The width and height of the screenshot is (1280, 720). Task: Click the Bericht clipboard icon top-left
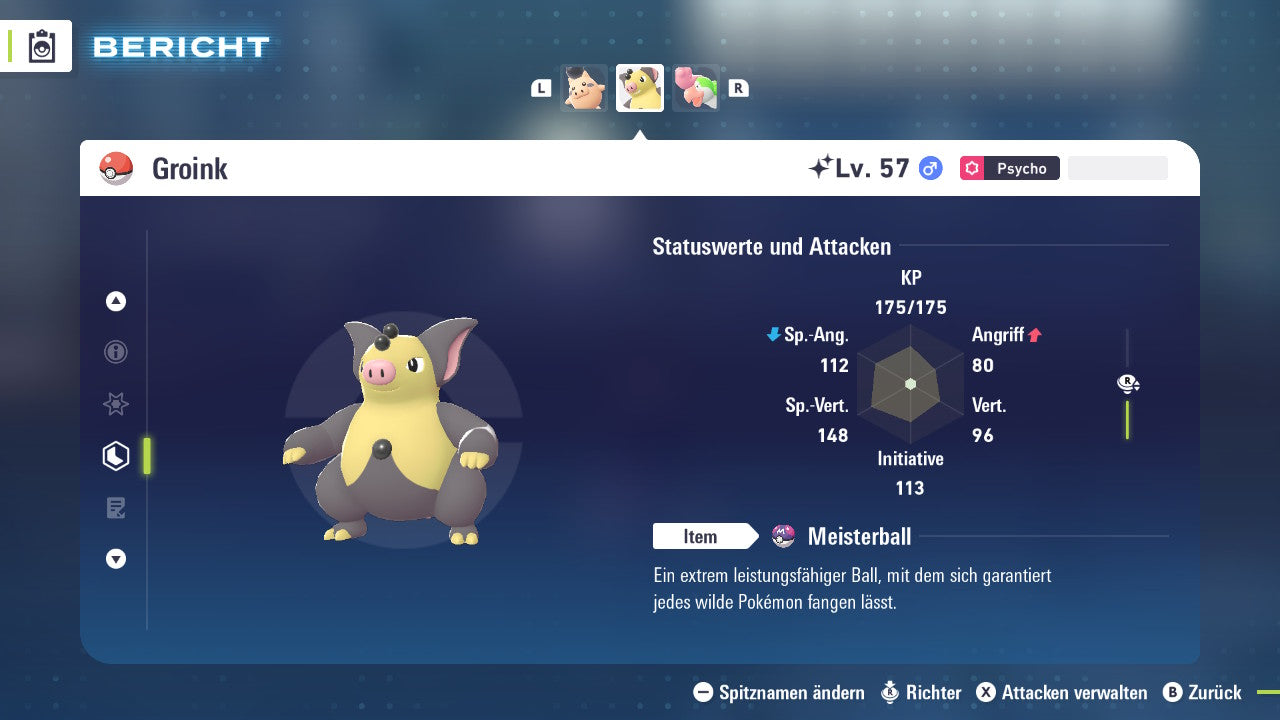click(x=42, y=46)
